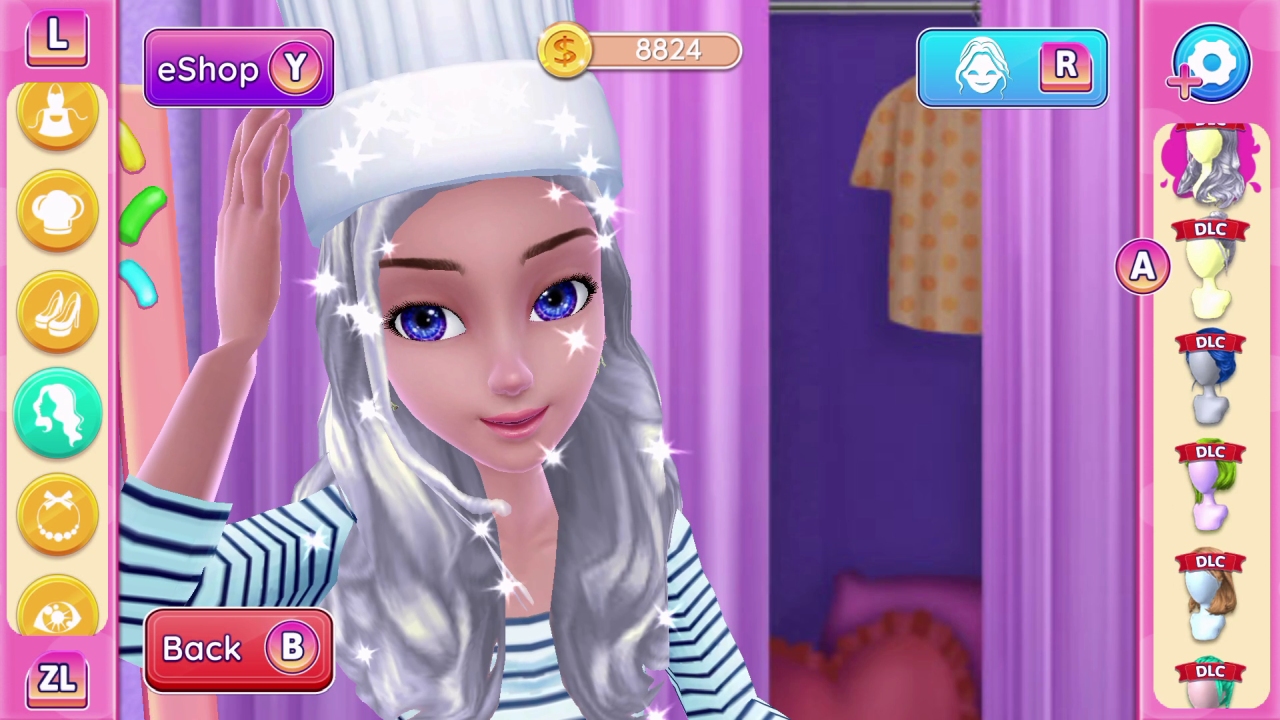Open the eShop with Y
Viewport: 1280px width, 720px height.
[x=238, y=68]
